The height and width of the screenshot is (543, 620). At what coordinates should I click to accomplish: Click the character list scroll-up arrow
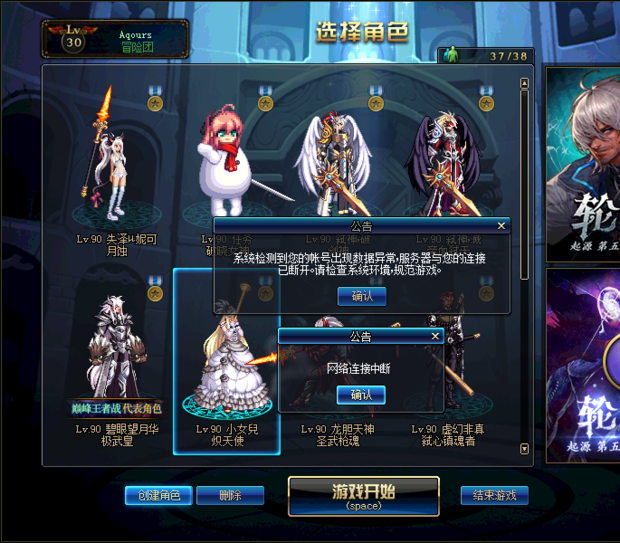tap(525, 85)
